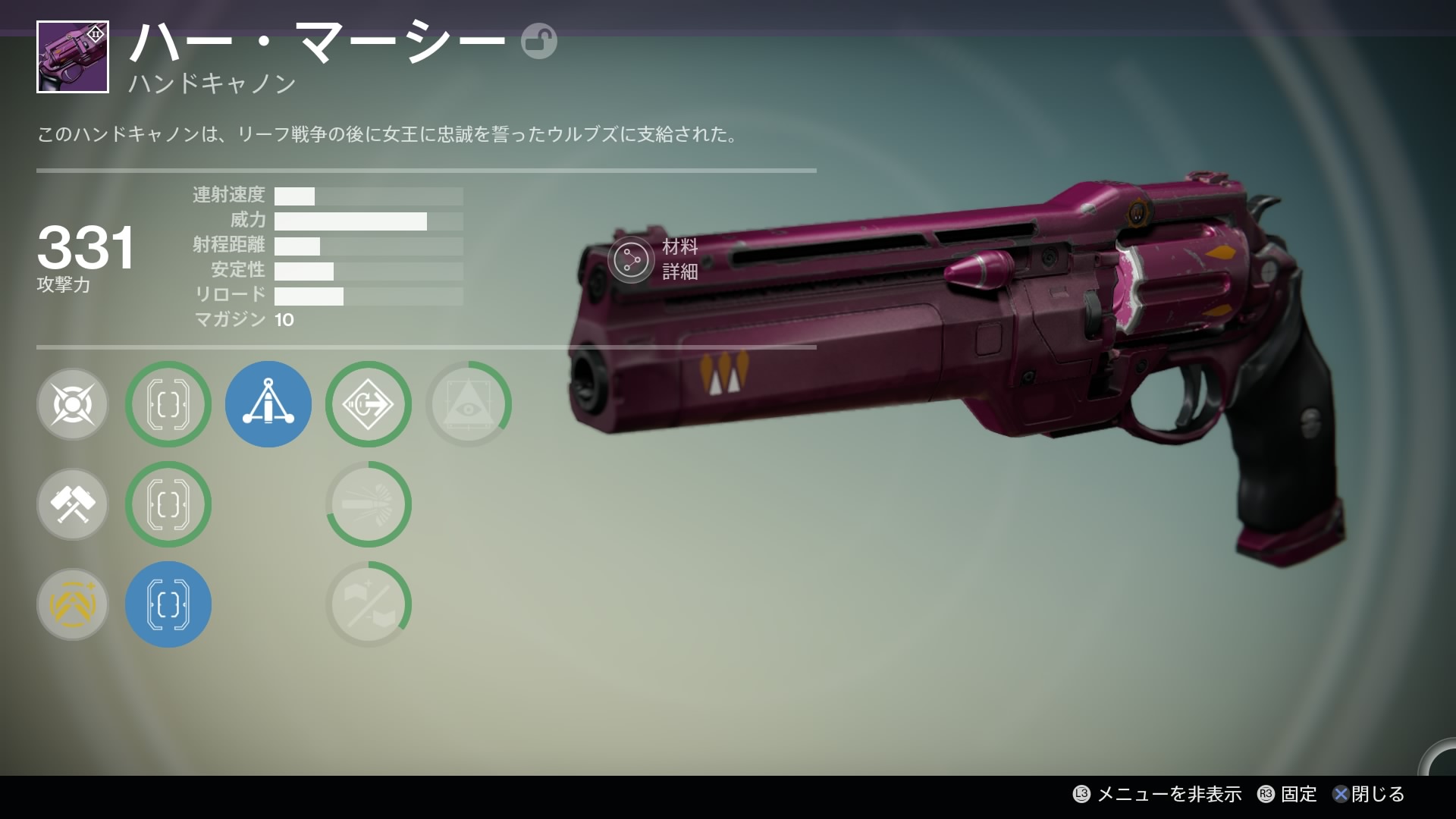Select the Her Mercy weapon thumbnail
1456x819 pixels.
[73, 57]
